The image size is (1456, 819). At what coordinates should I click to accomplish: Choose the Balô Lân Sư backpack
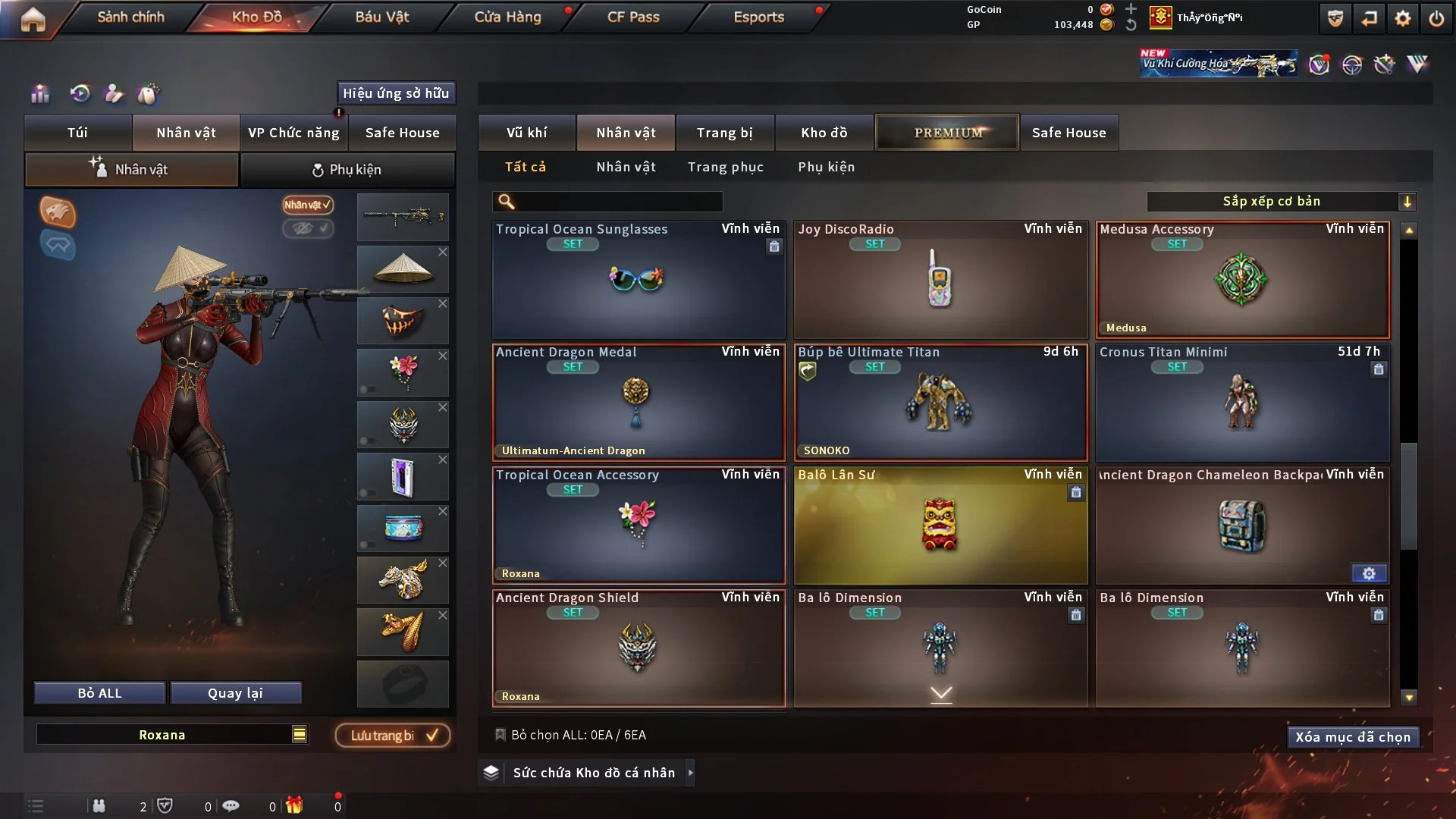click(x=940, y=525)
